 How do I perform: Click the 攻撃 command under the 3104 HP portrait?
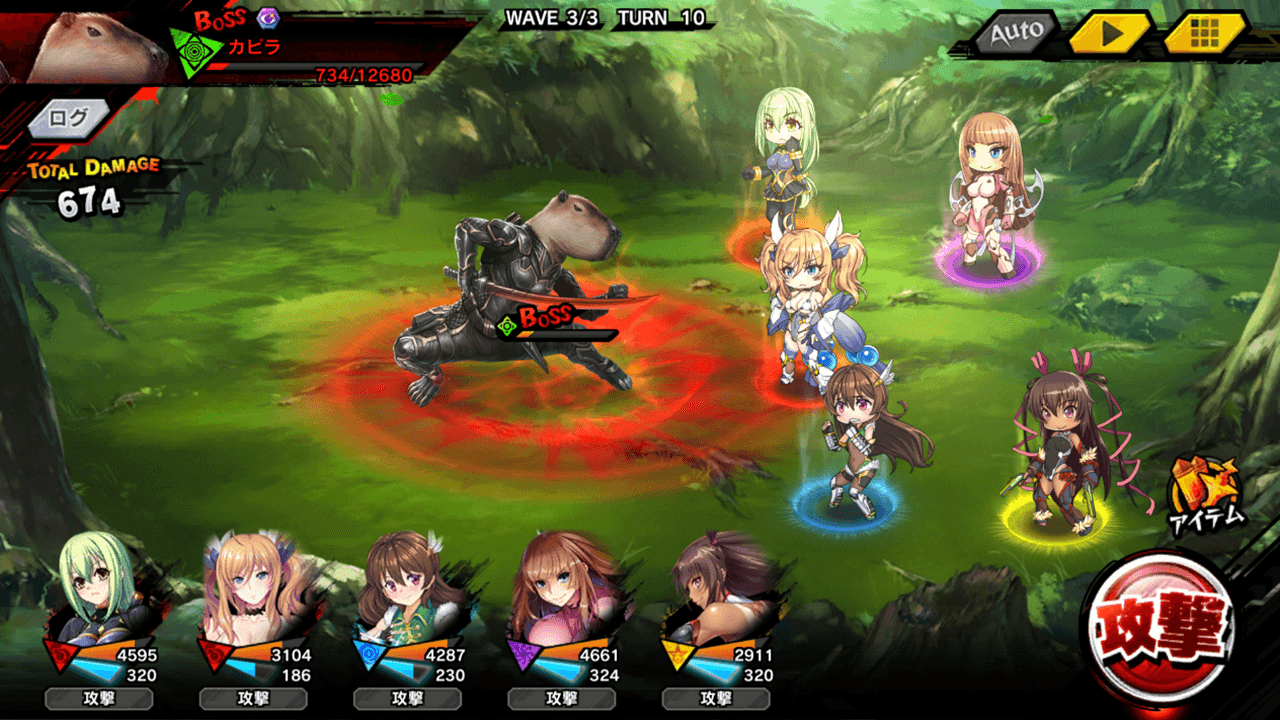[252, 699]
